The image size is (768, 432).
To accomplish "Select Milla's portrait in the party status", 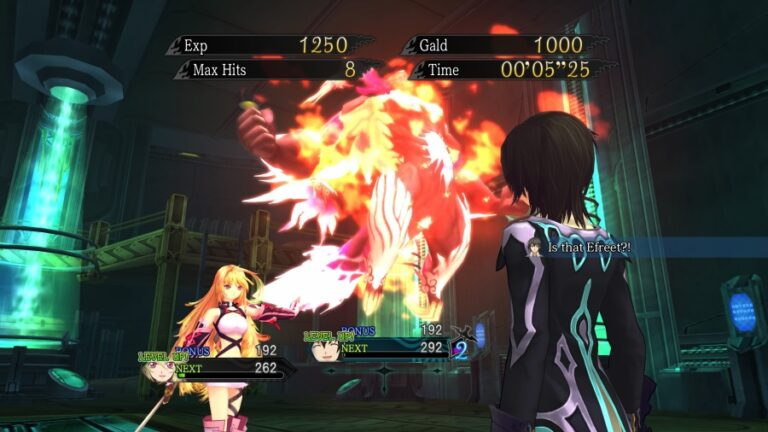I will pyautogui.click(x=158, y=370).
